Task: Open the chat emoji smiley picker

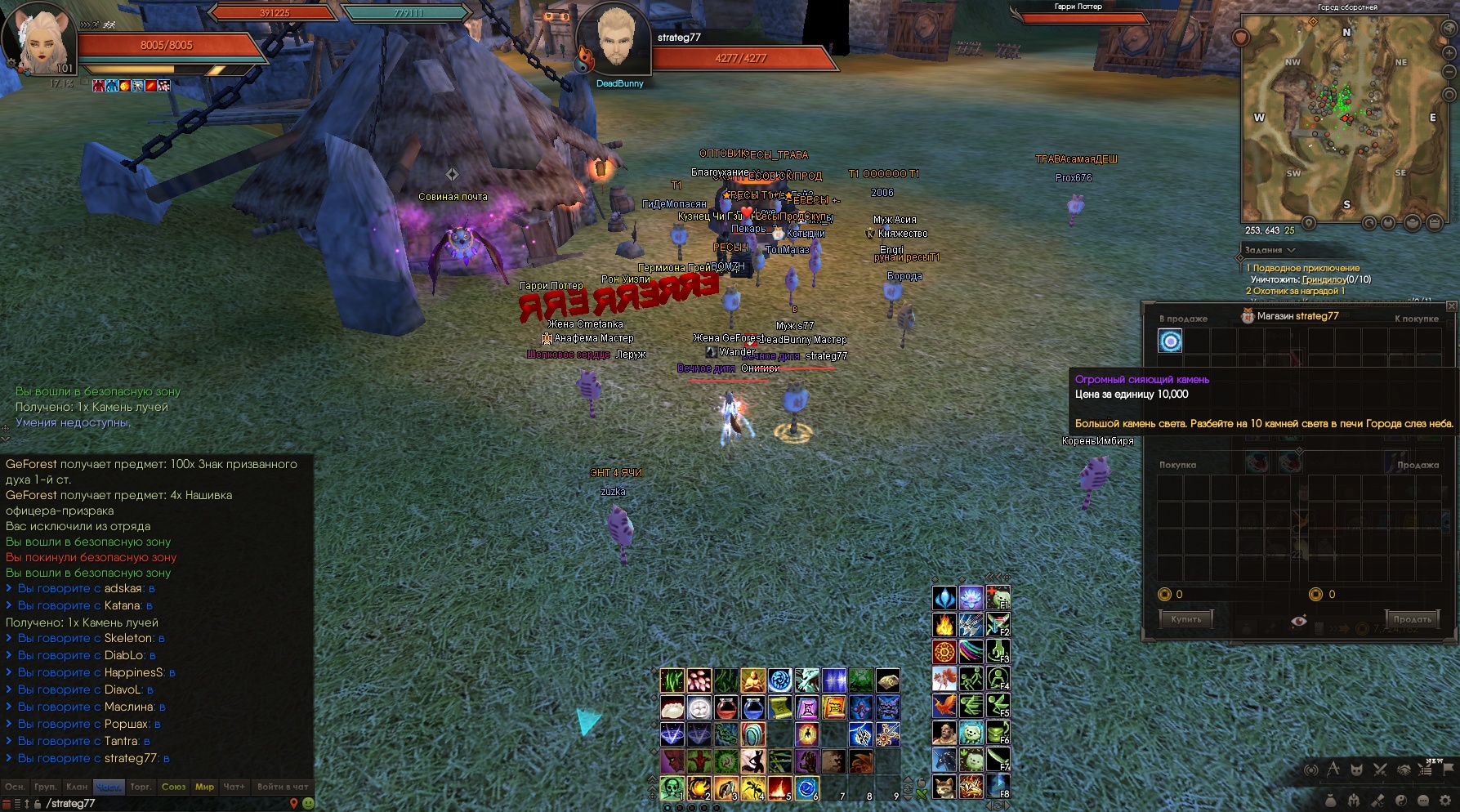Action: tap(308, 803)
